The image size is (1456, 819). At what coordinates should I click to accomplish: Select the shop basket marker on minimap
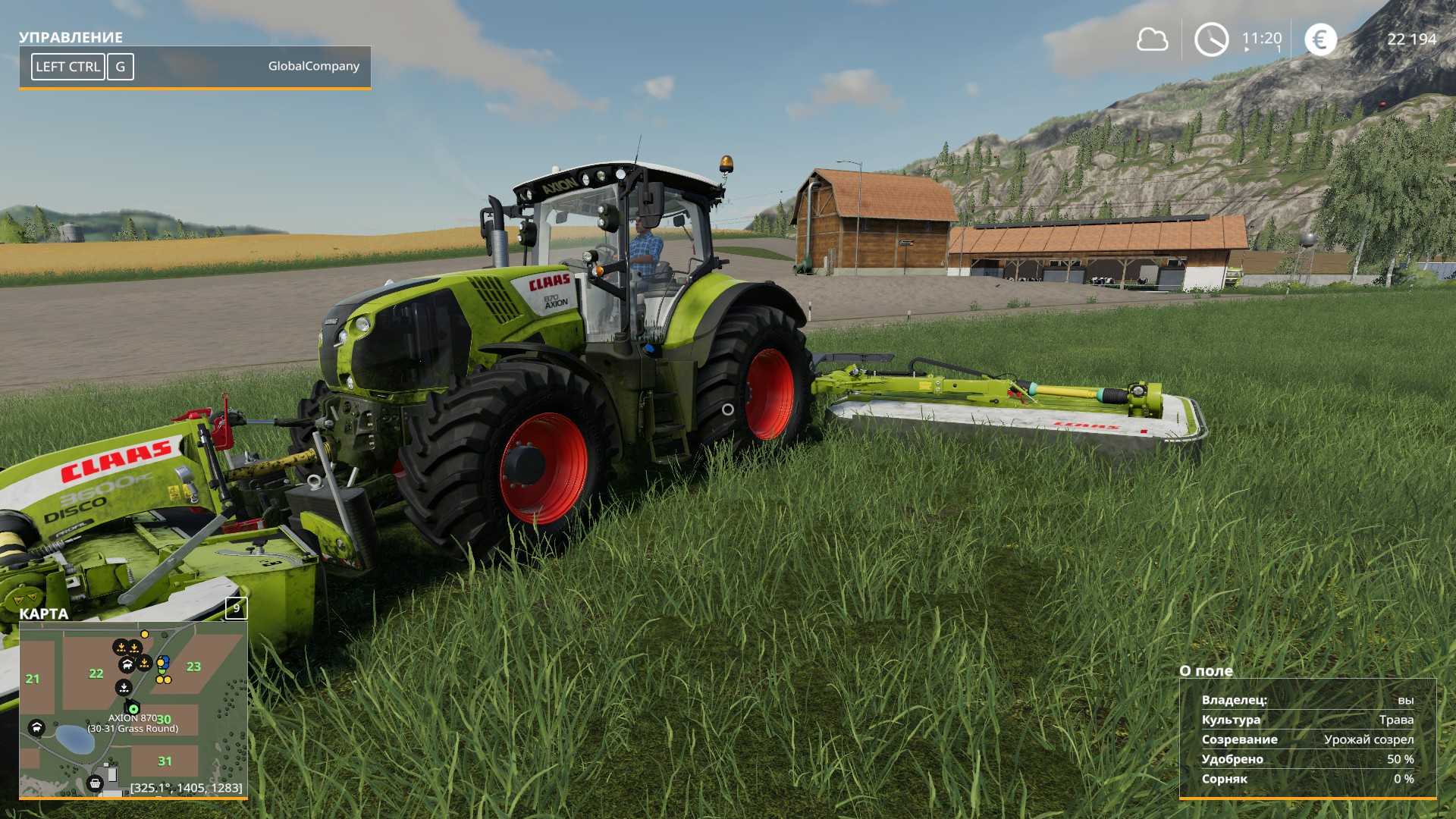tap(96, 783)
